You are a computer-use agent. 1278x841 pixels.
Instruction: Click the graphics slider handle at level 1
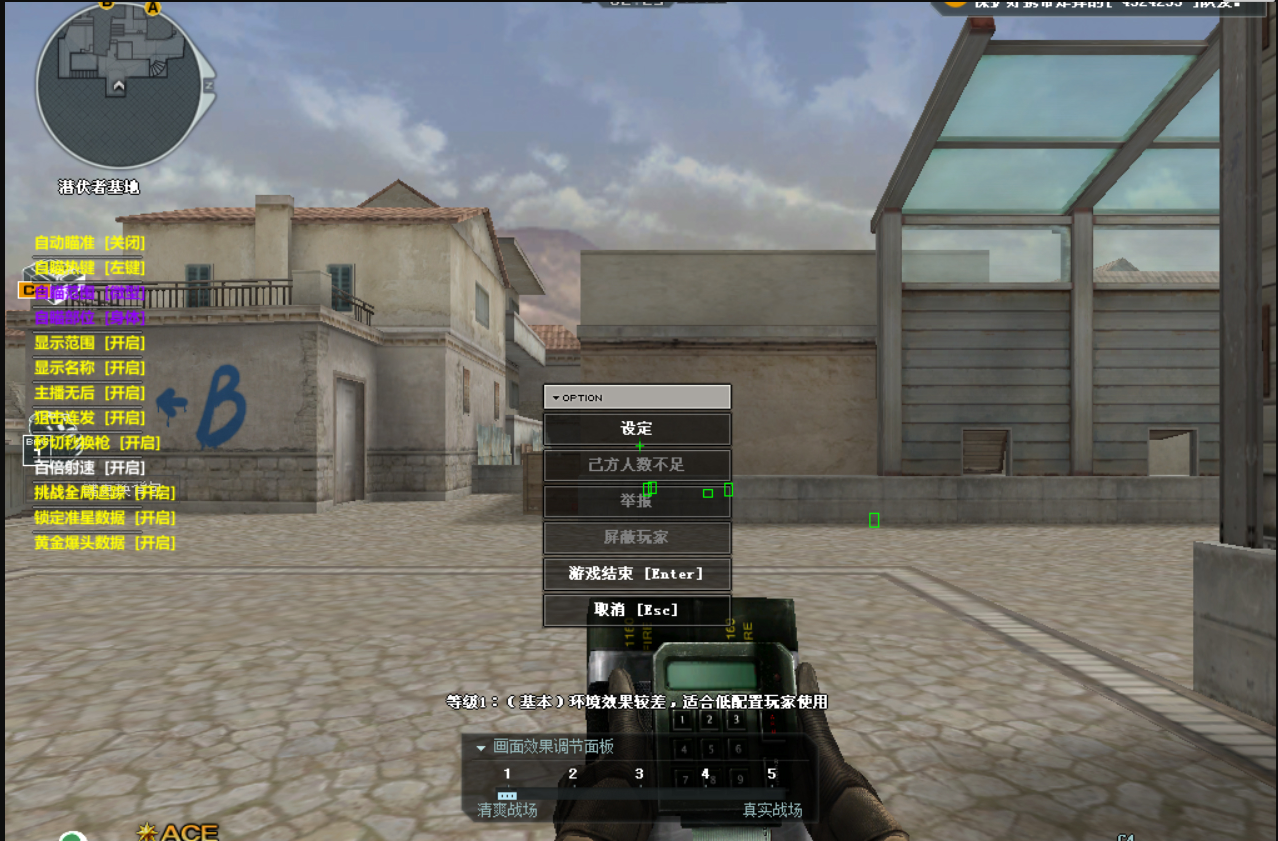tap(507, 795)
